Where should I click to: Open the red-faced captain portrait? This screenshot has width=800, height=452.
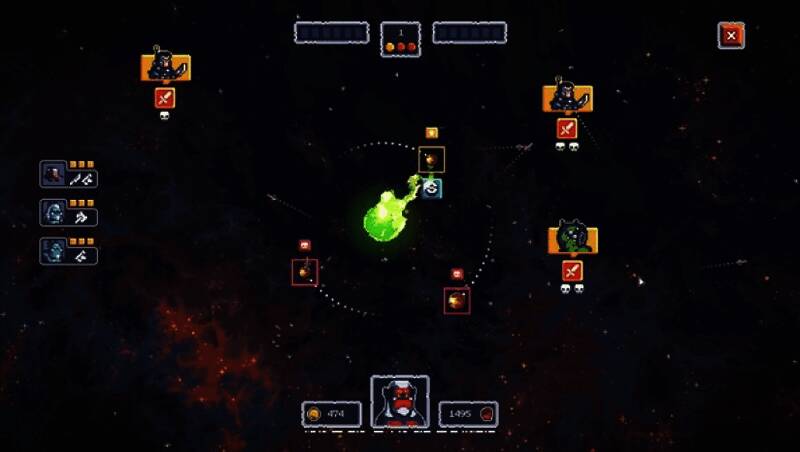coord(400,402)
